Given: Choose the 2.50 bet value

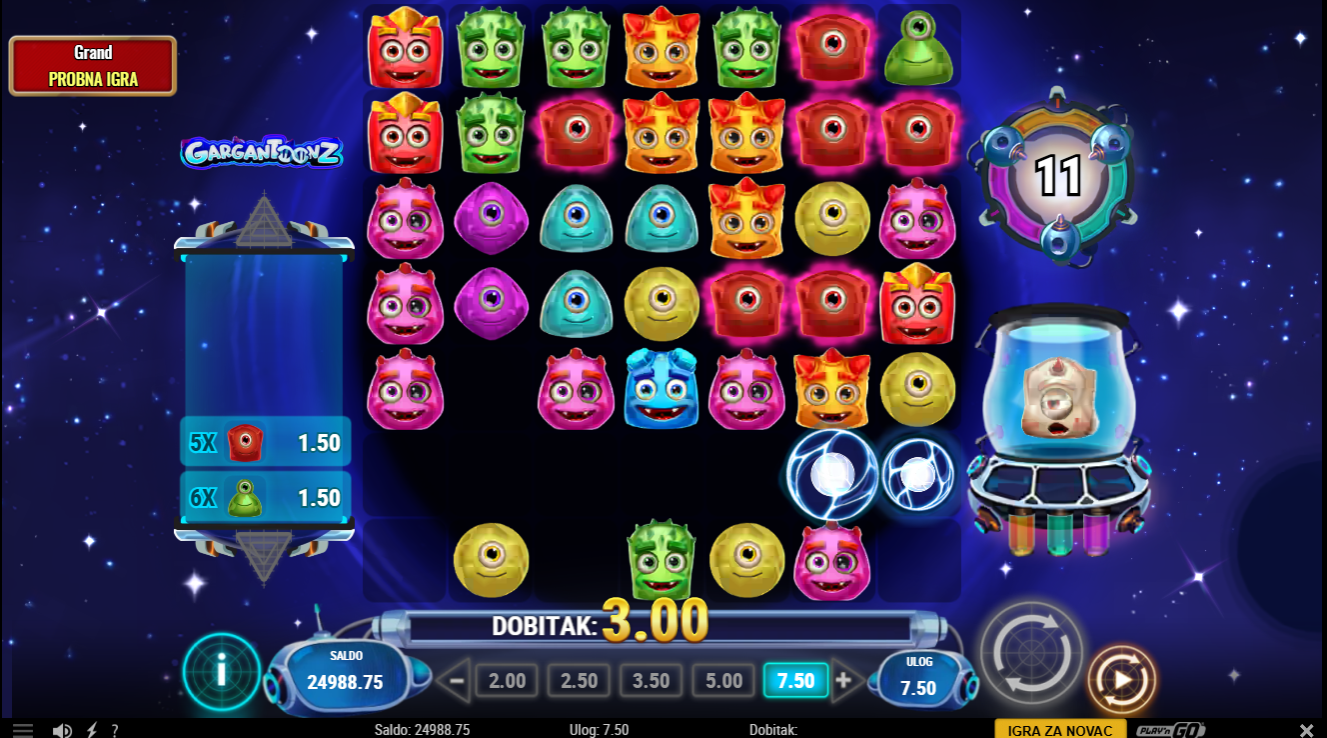Looking at the screenshot, I should pyautogui.click(x=579, y=681).
